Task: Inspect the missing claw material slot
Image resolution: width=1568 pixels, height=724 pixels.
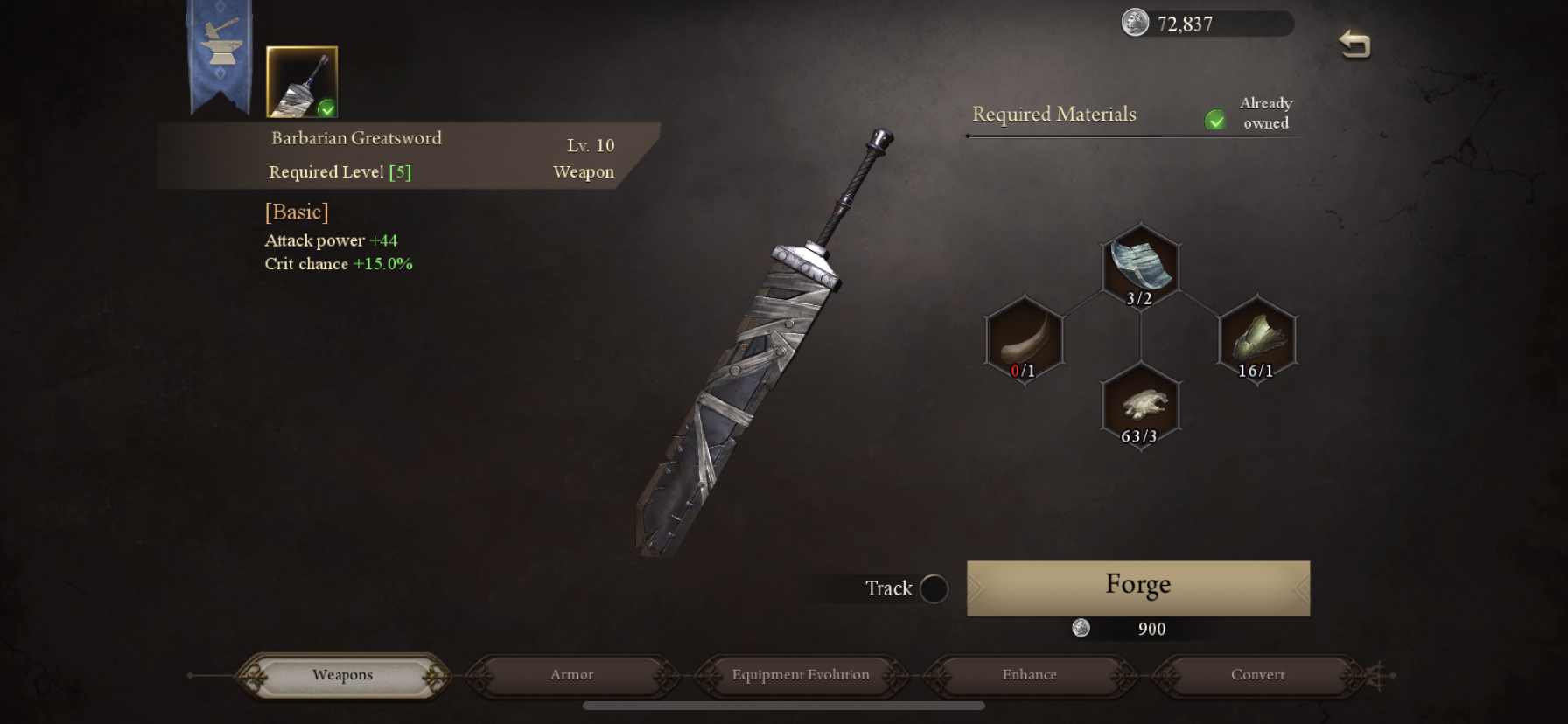Action: click(1024, 339)
